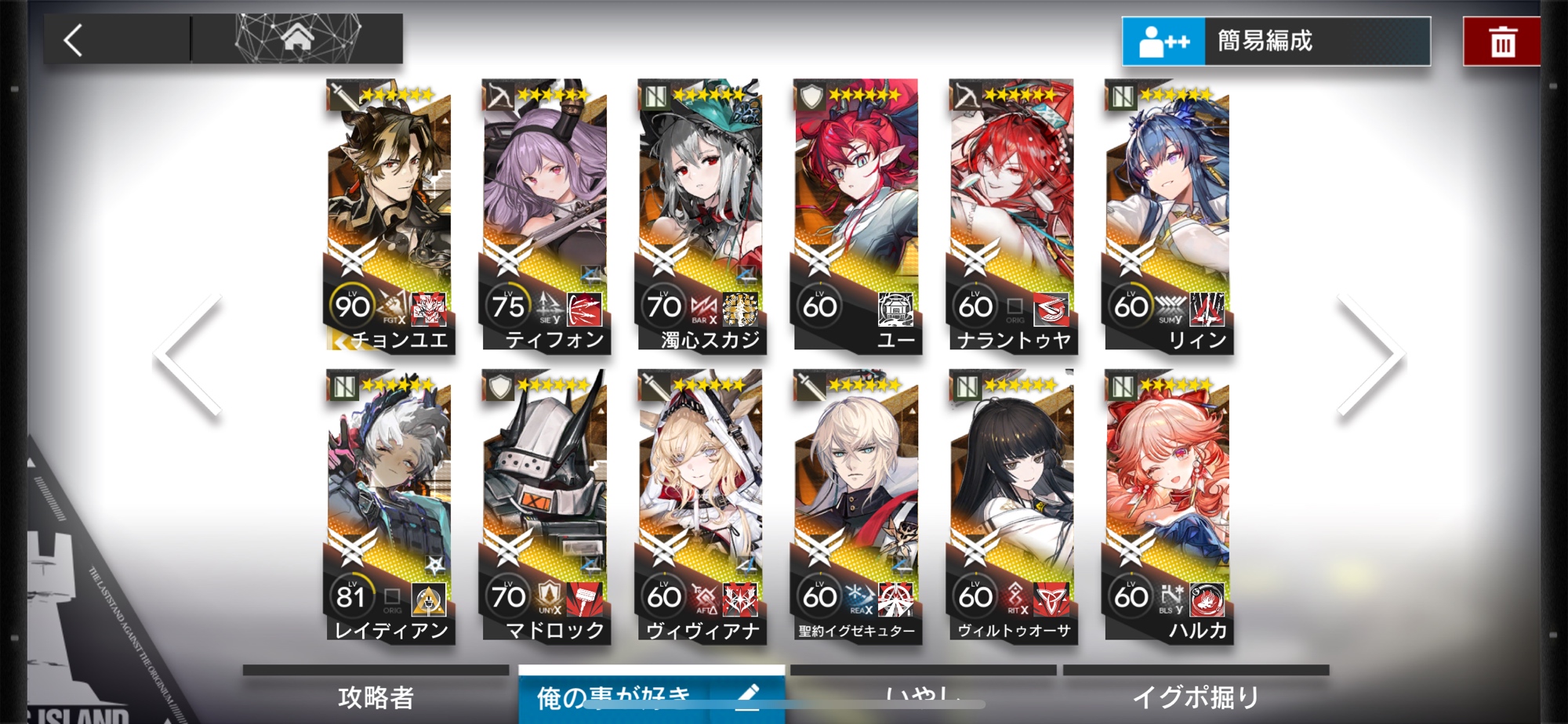The height and width of the screenshot is (724, 1568).
Task: Go back with the arrow button
Action: pyautogui.click(x=74, y=40)
